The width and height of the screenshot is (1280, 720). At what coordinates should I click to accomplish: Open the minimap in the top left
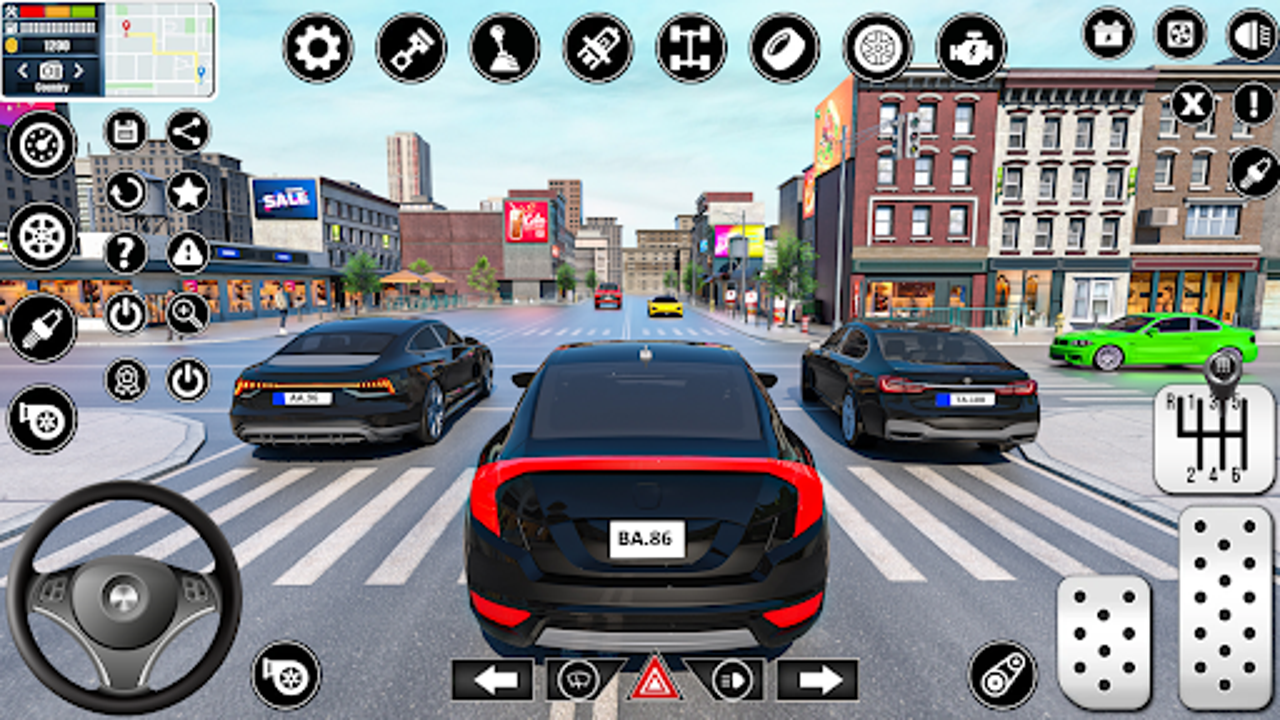pos(158,48)
